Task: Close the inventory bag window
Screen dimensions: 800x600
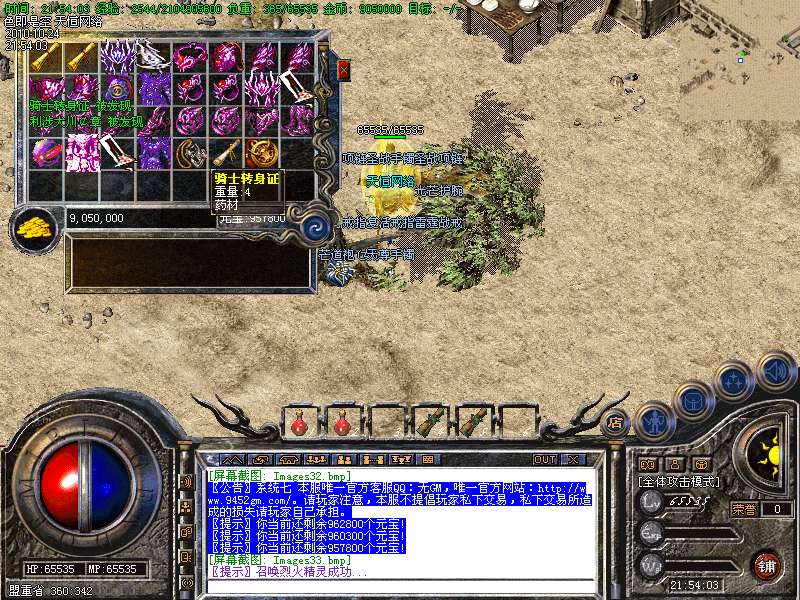Action: (x=344, y=70)
